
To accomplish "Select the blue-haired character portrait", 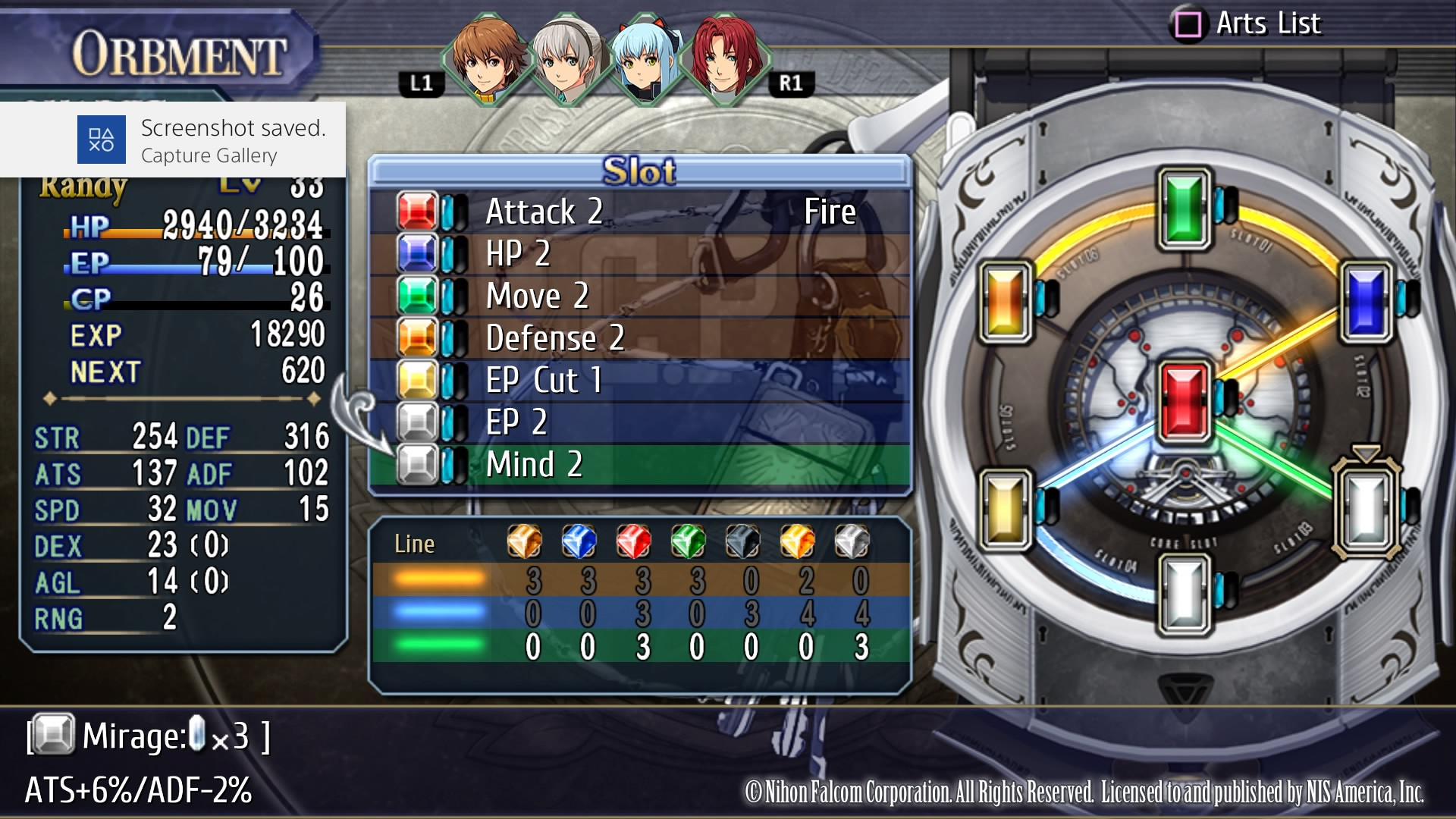I will coord(647,61).
